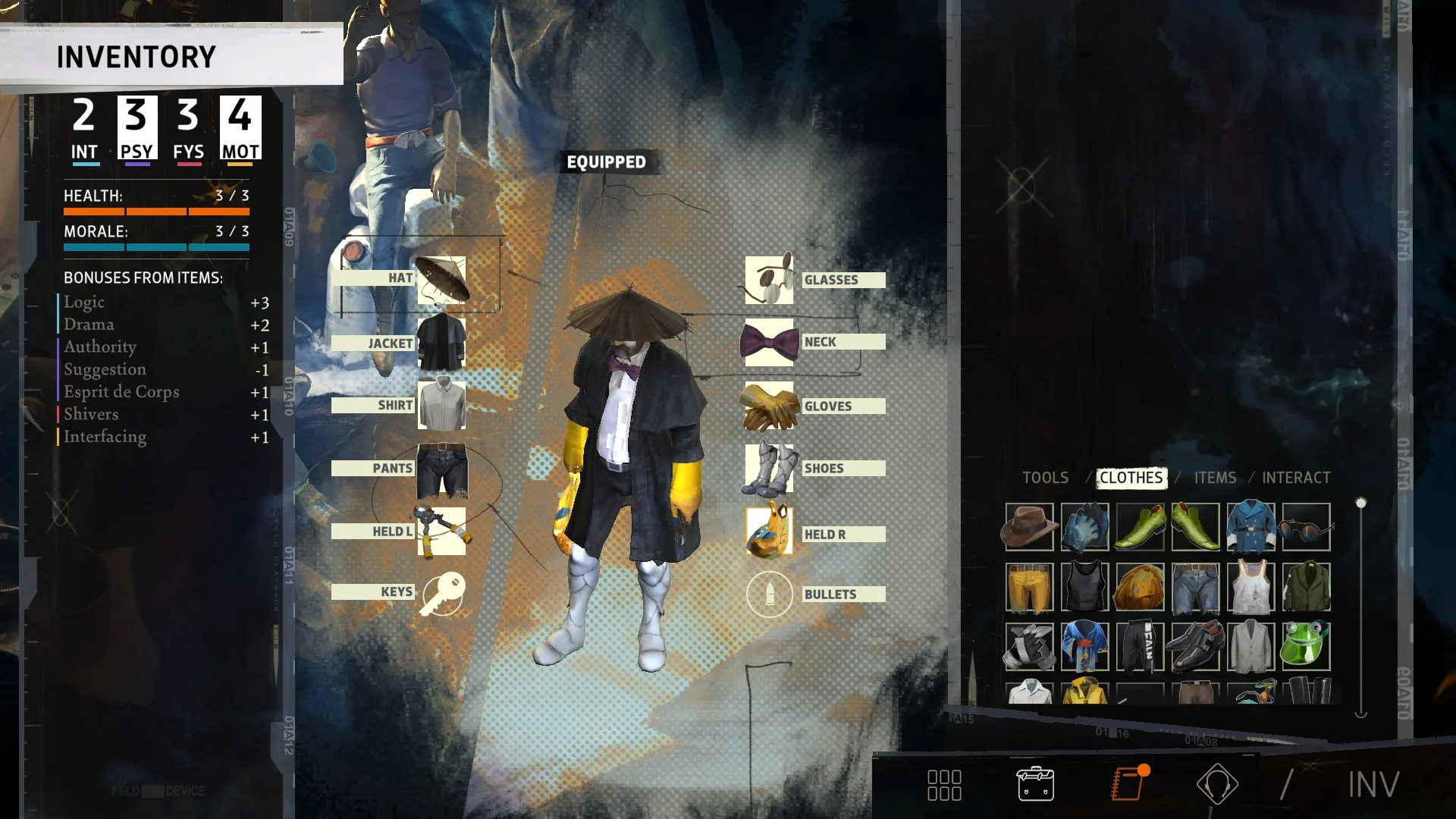Click the purple bow tie neck slot
This screenshot has width=1456, height=819.
click(769, 343)
